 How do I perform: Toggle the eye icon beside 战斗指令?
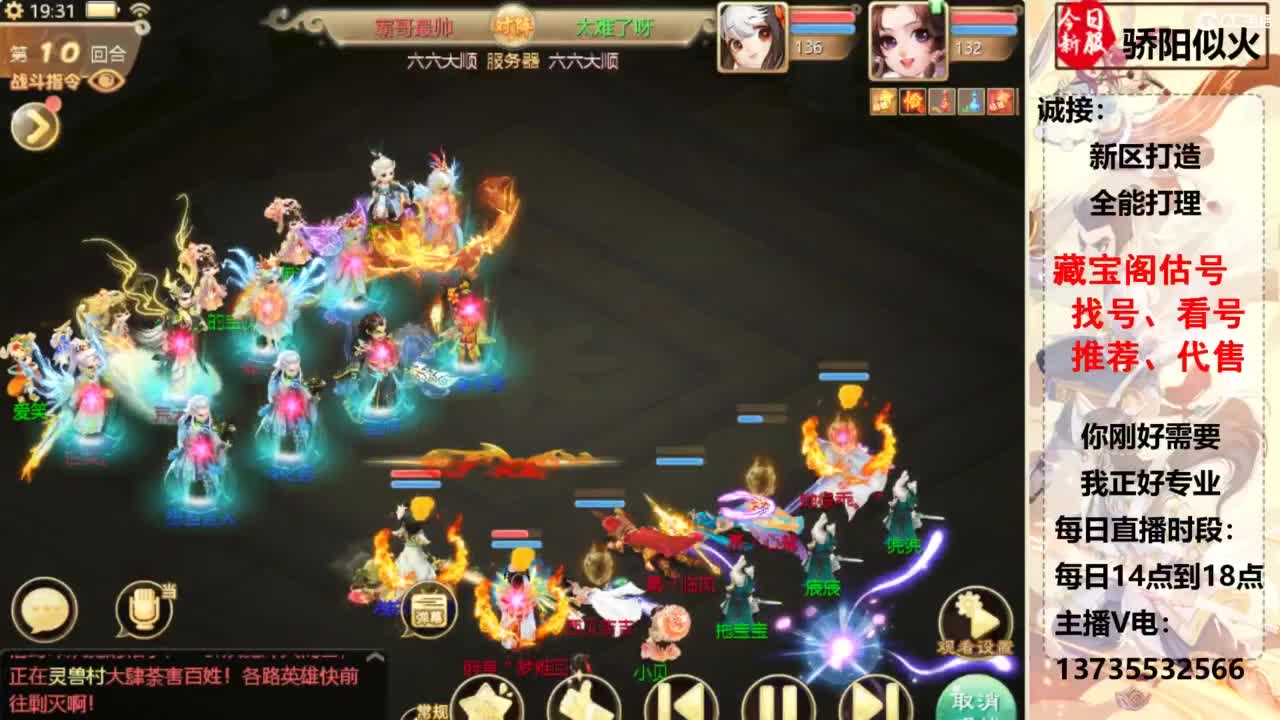(x=104, y=78)
